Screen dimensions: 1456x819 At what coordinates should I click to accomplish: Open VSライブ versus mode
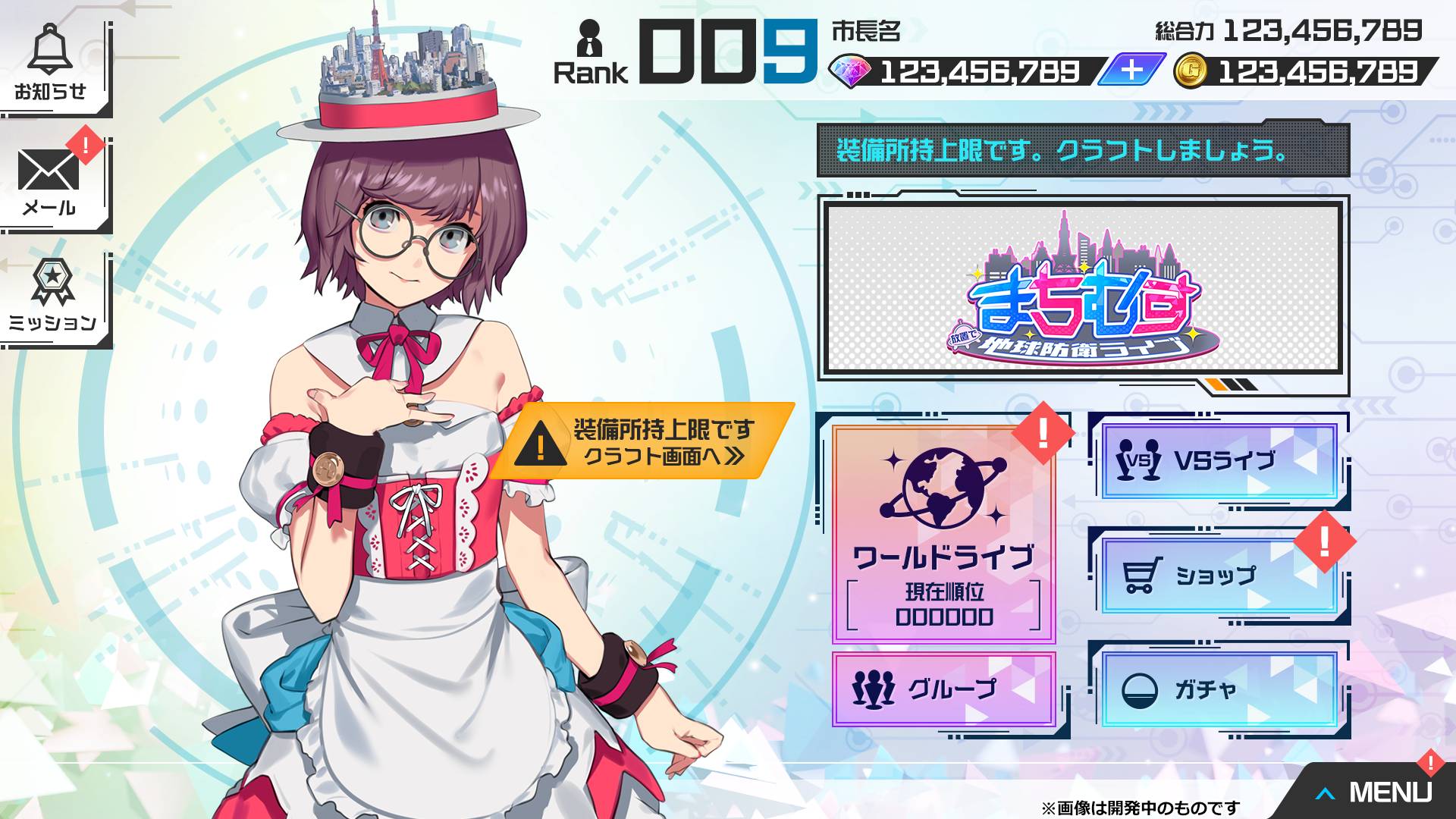1221,455
